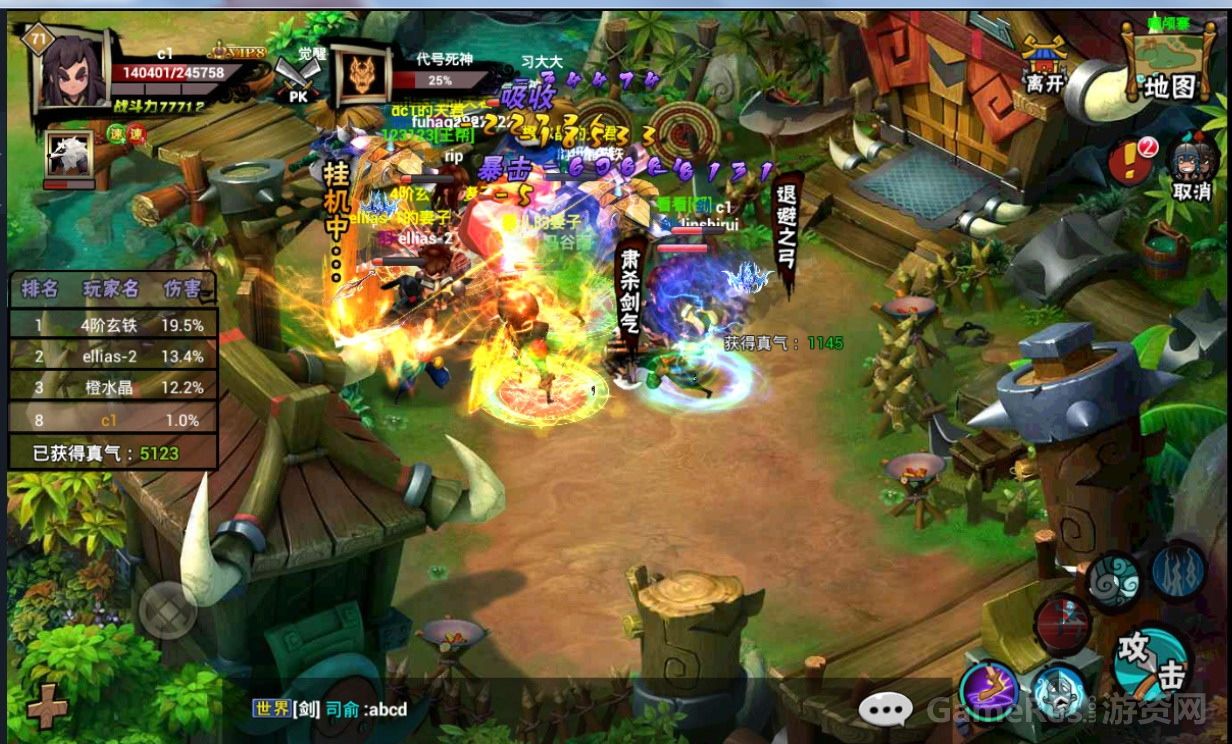Click the 取消 cancel button with helmets

point(1193,166)
